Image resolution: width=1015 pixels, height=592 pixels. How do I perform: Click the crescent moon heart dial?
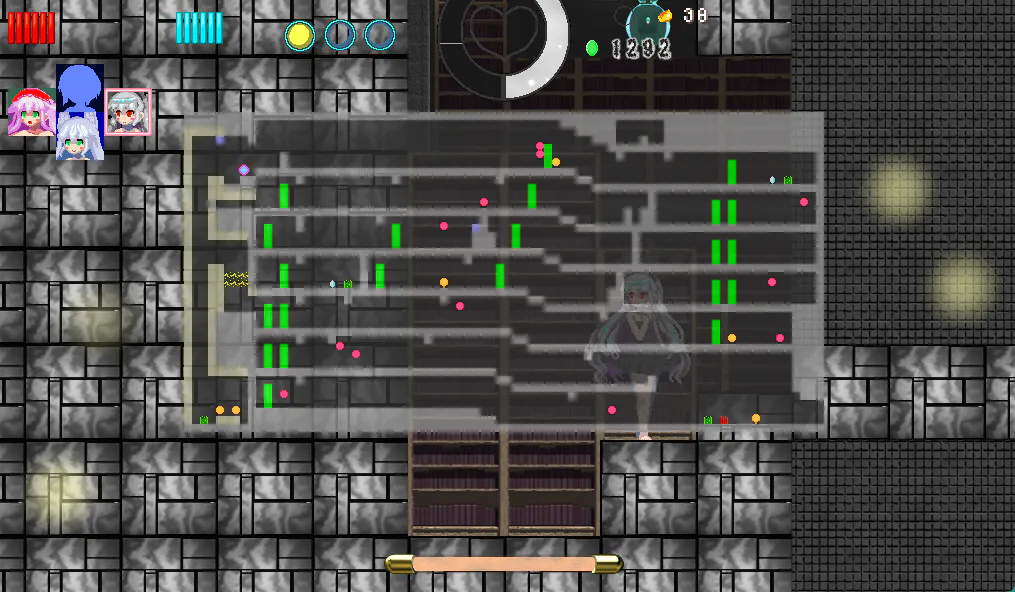pyautogui.click(x=503, y=45)
